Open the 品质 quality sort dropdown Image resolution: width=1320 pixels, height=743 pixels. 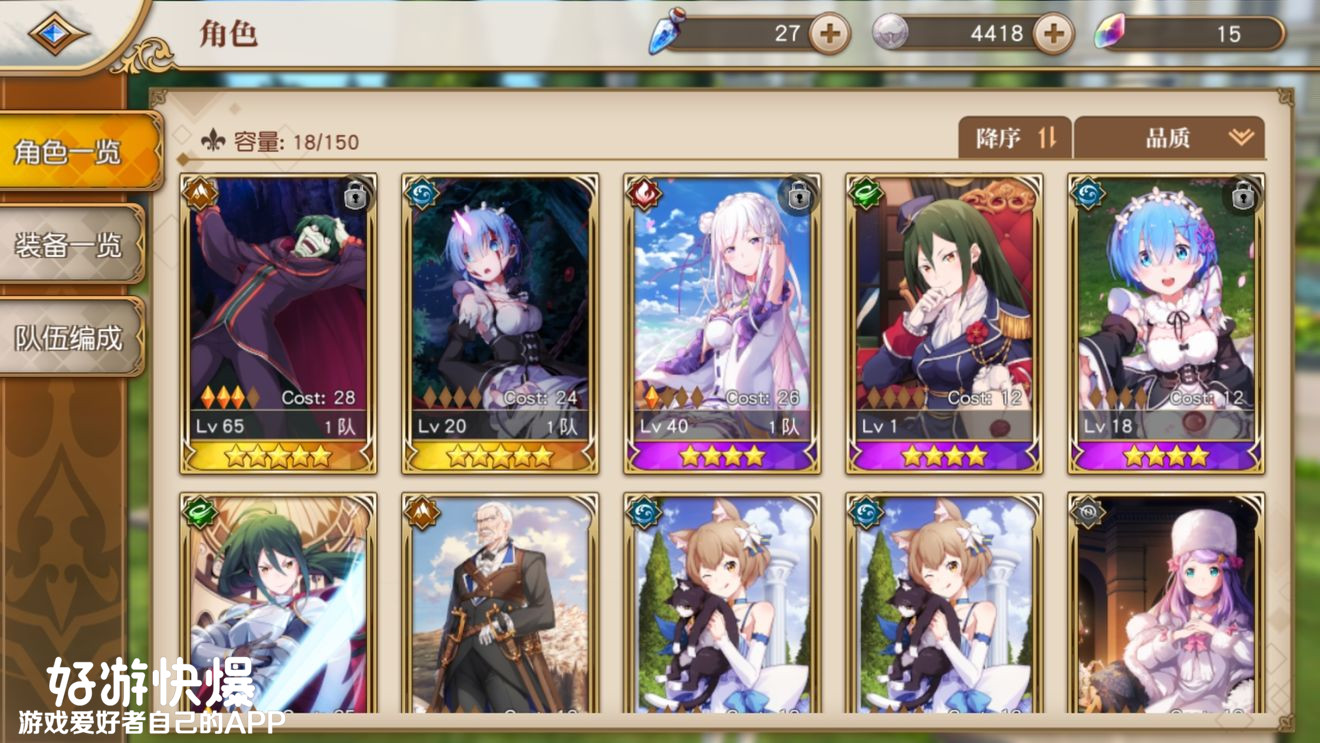click(x=1169, y=138)
